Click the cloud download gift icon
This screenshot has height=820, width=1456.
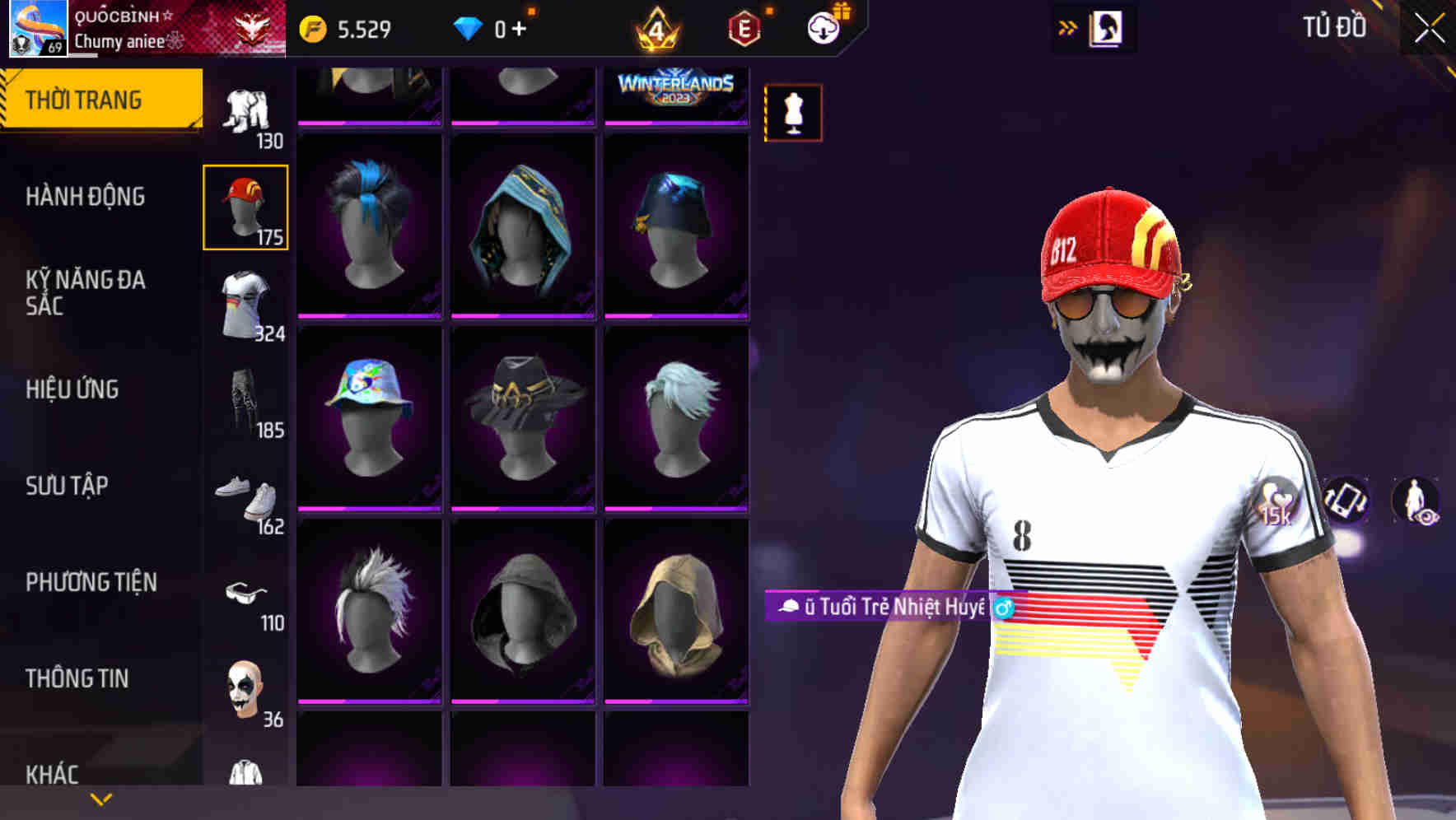click(823, 26)
